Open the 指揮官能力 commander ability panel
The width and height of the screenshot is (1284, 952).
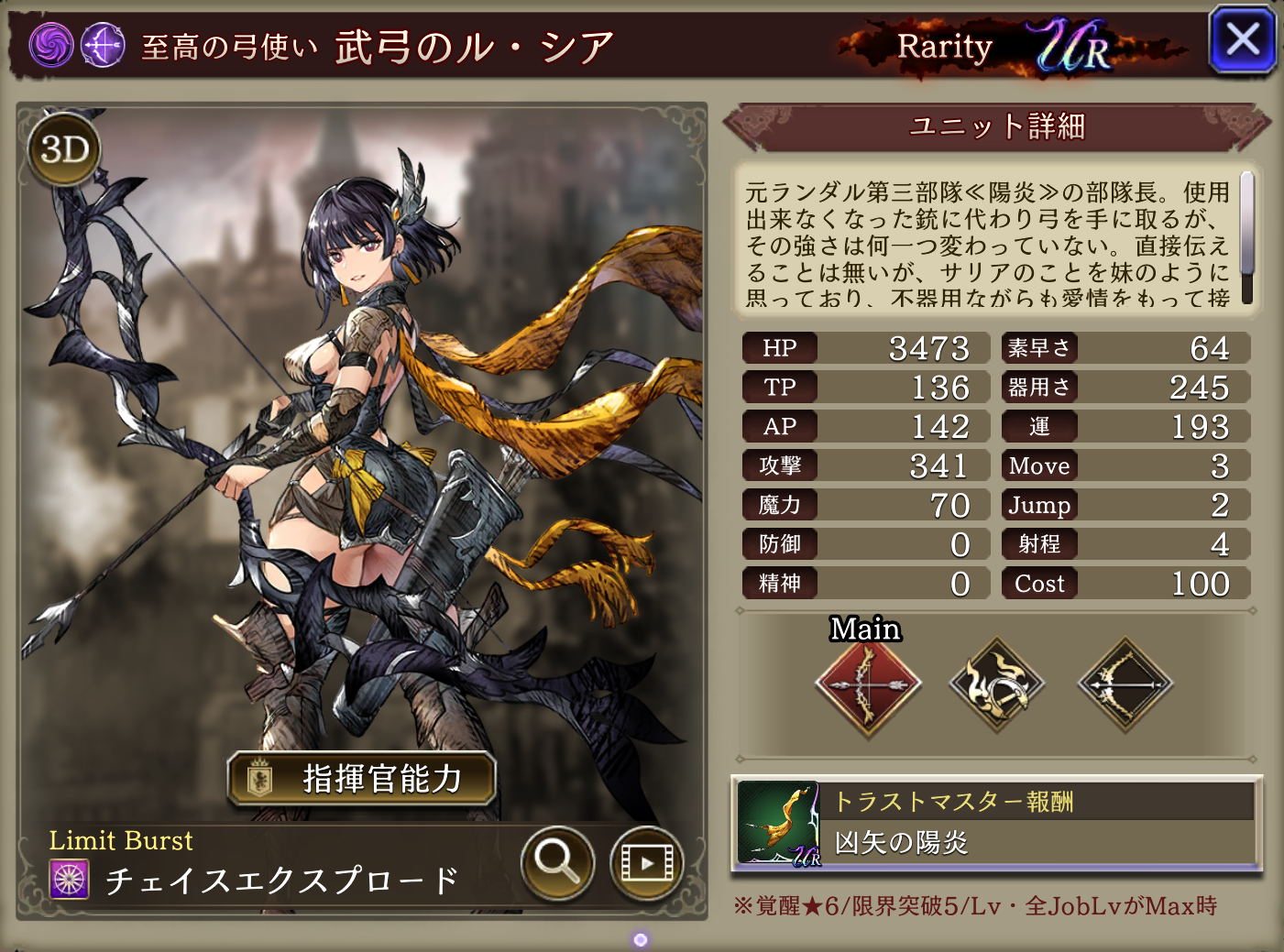pyautogui.click(x=362, y=779)
